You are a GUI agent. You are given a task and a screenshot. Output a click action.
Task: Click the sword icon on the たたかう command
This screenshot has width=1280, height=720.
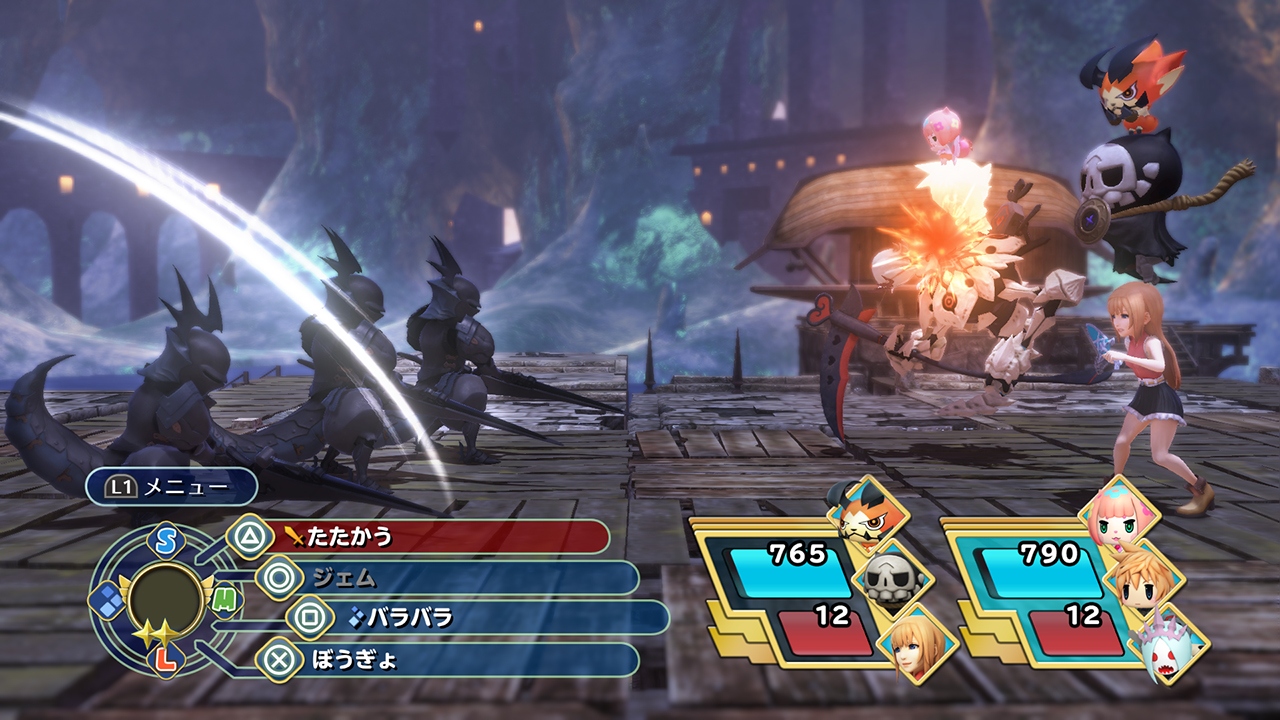[x=293, y=536]
